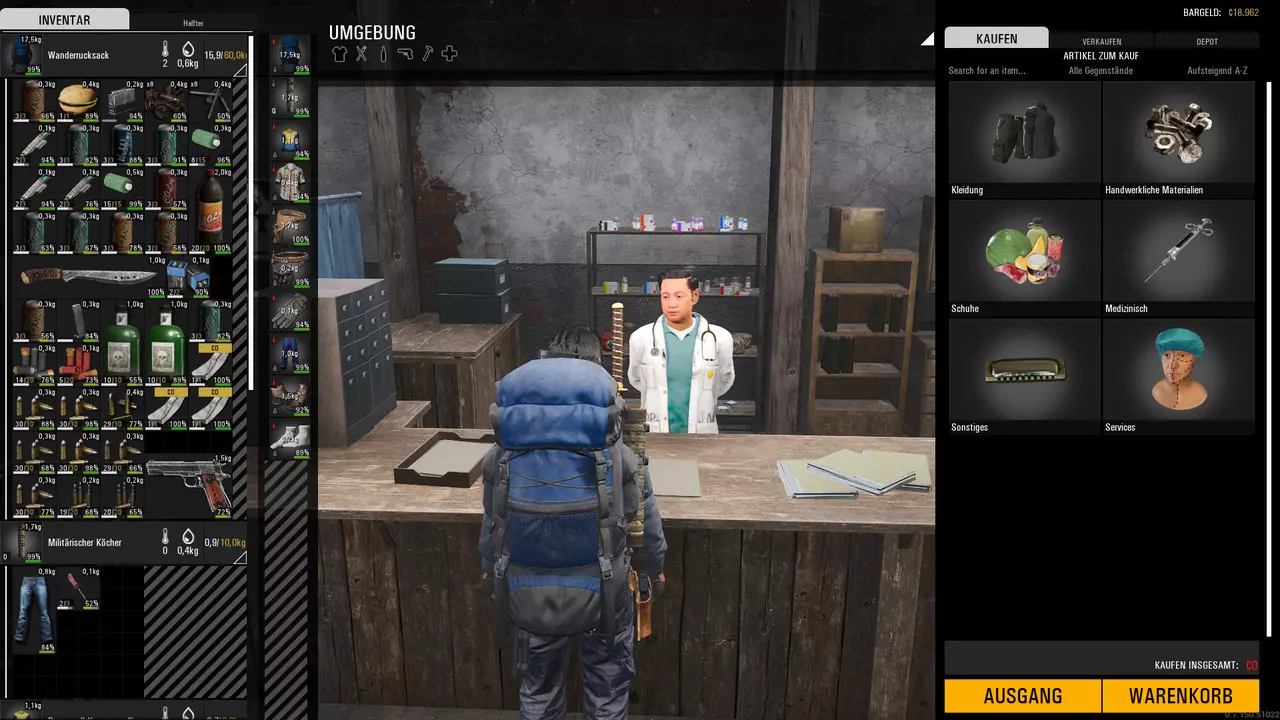1280x720 pixels.
Task: Click the item search field
Action: click(1000, 71)
